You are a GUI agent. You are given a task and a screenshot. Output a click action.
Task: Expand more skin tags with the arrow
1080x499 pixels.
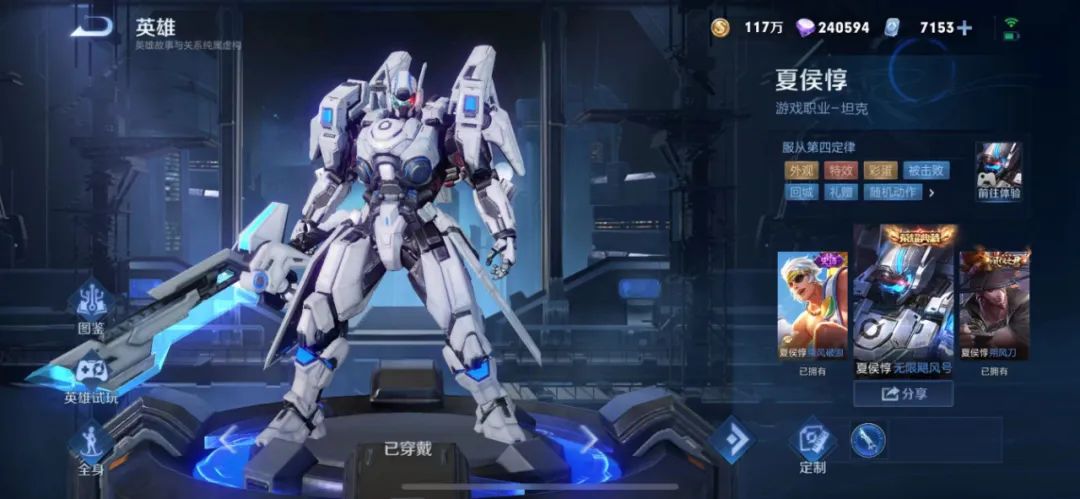[932, 192]
